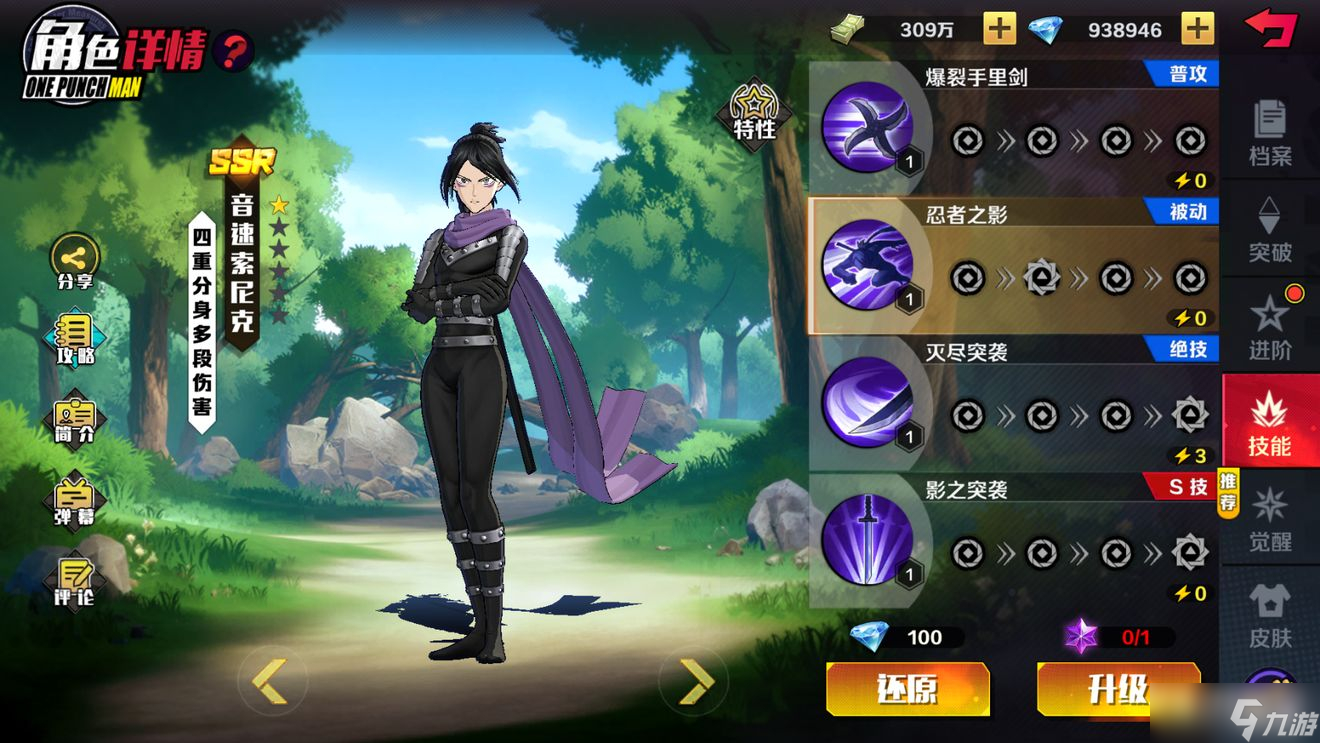Viewport: 1320px width, 743px height.
Task: Go to the 觉醒 awakening tab
Action: (1270, 519)
